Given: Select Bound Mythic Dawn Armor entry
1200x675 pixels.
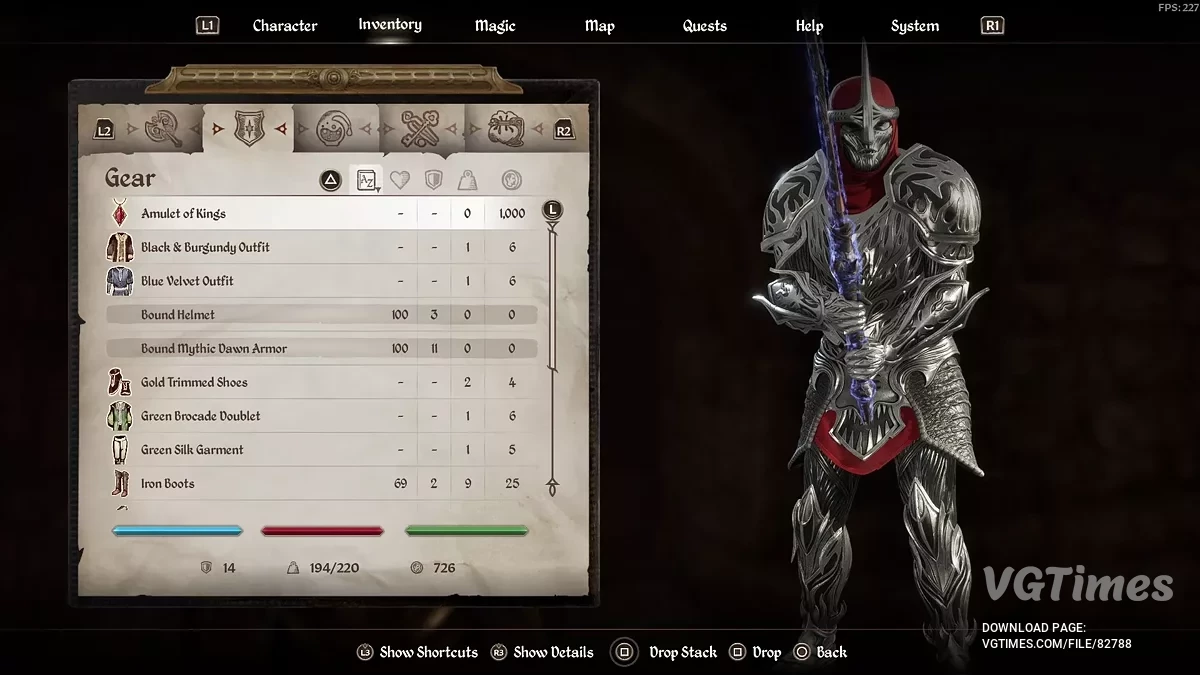Looking at the screenshot, I should pos(214,349).
